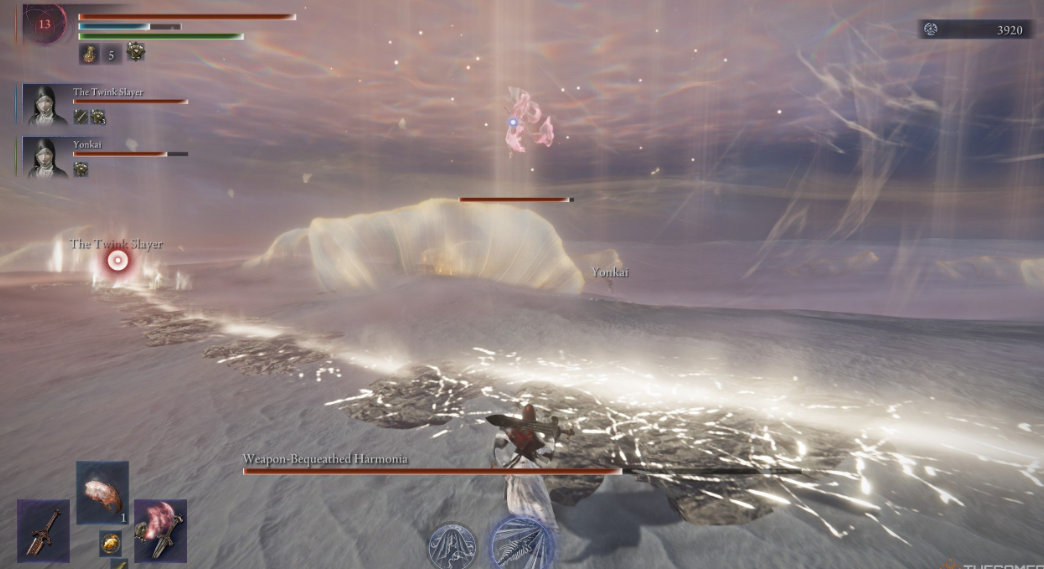Click the level 13 emblem
The width and height of the screenshot is (1044, 569).
44,23
